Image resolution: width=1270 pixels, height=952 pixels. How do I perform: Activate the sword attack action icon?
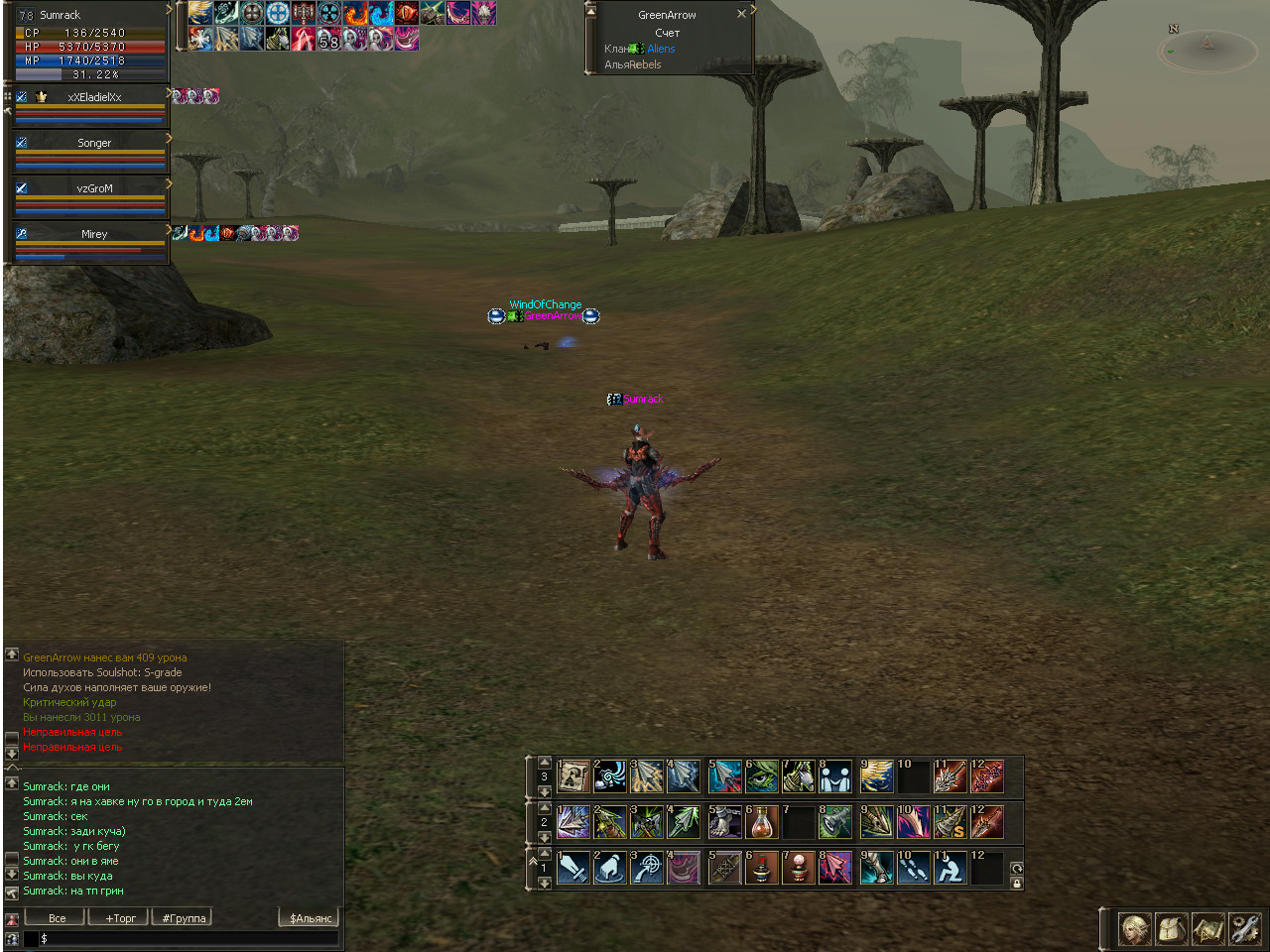573,868
